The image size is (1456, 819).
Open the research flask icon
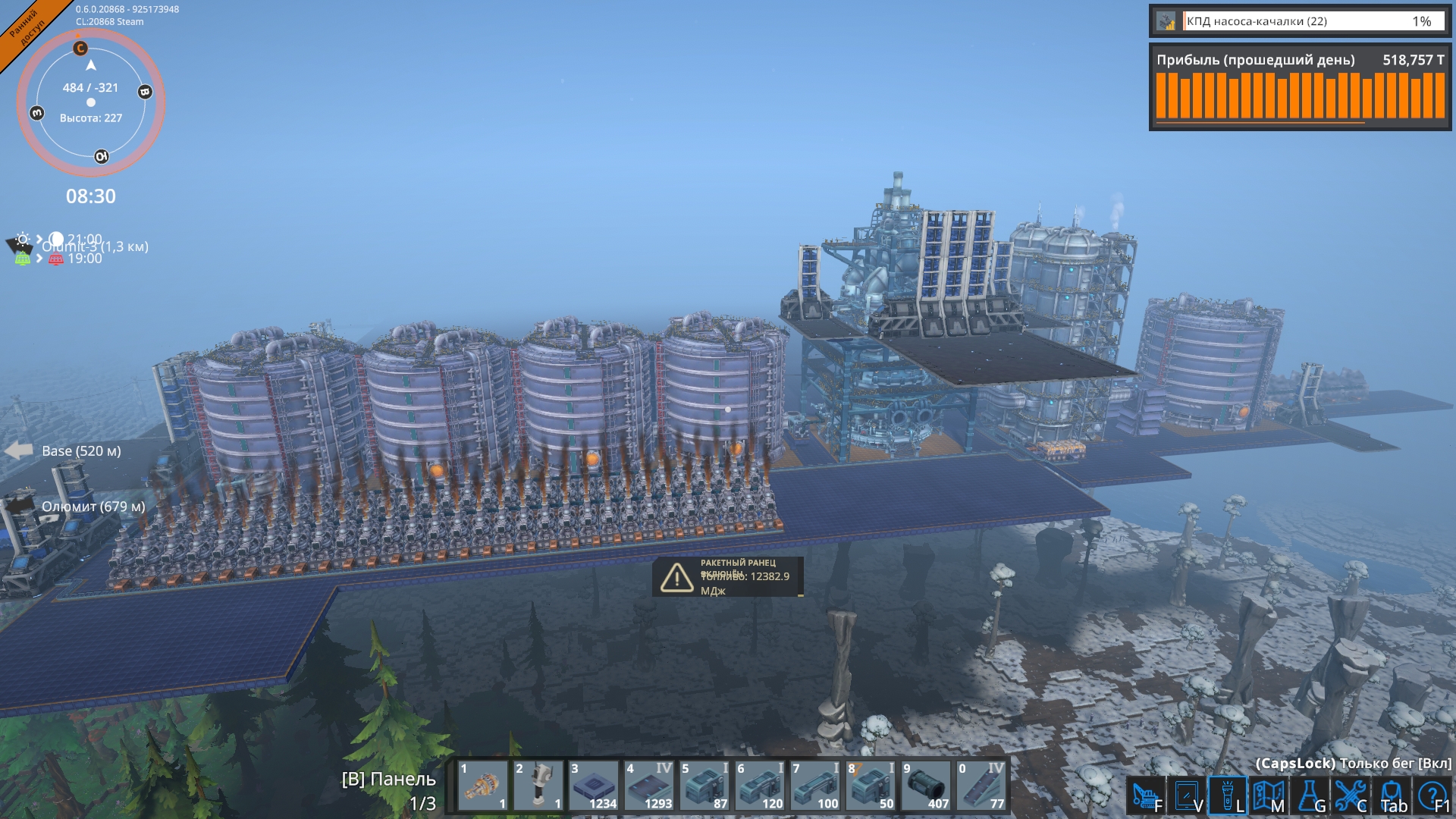(1310, 796)
